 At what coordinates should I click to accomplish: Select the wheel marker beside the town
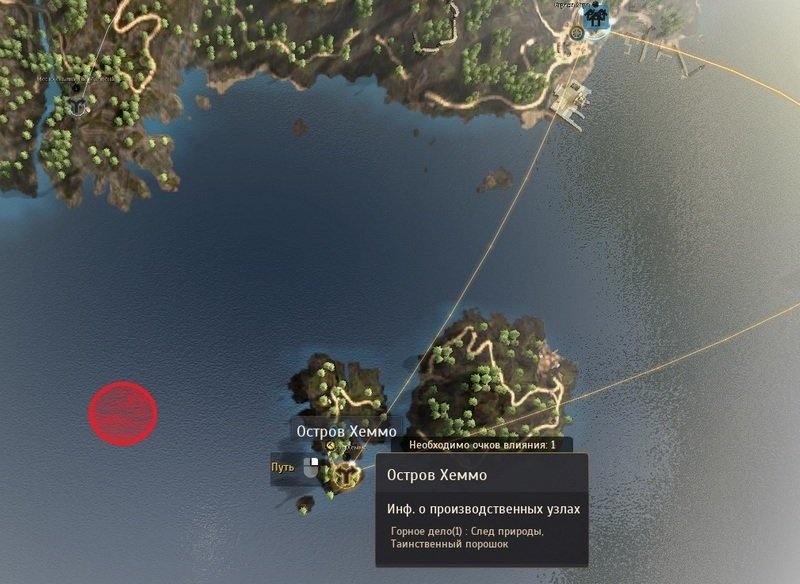click(x=577, y=32)
